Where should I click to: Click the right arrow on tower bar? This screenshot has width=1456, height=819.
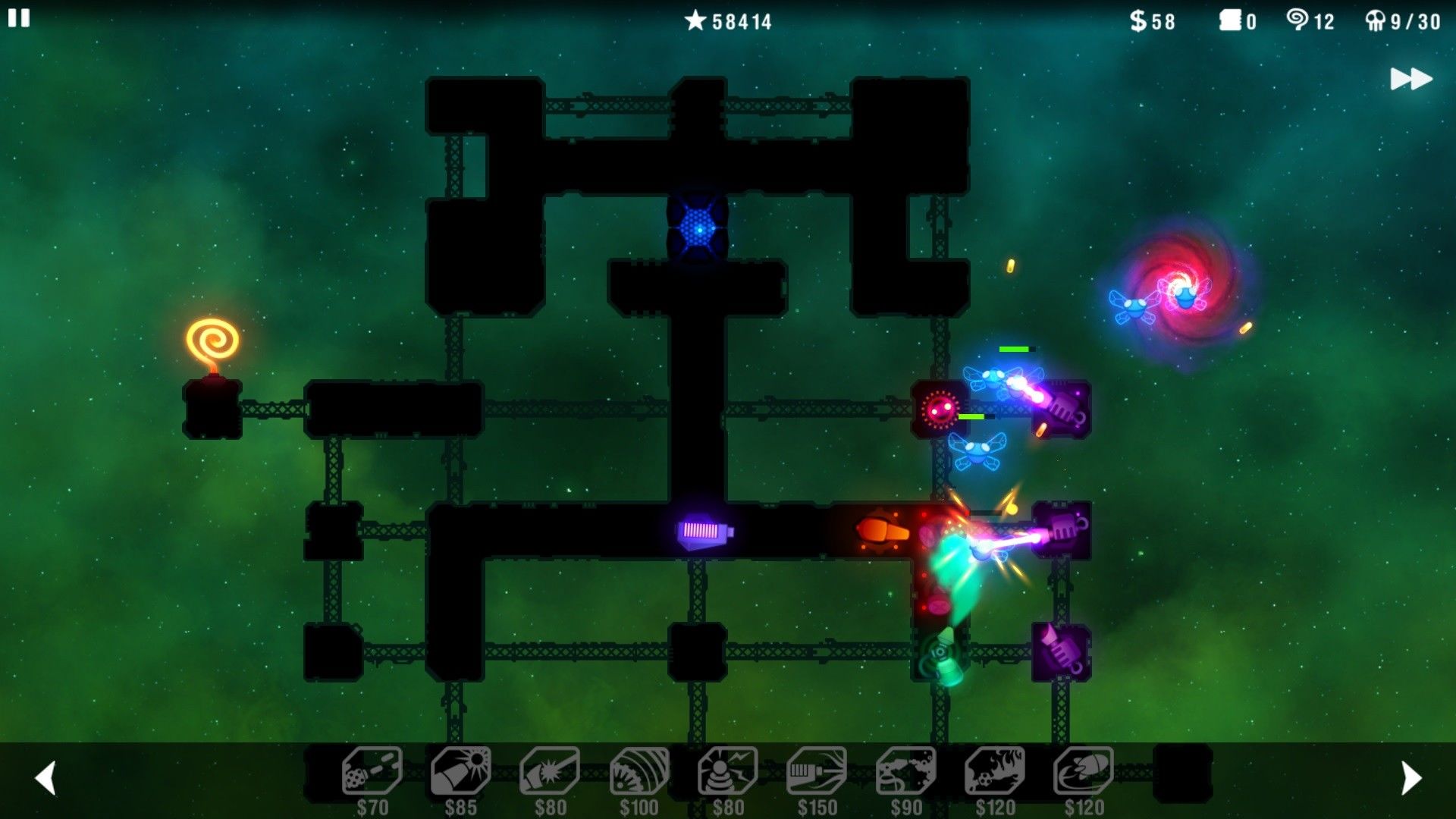pos(1410,778)
